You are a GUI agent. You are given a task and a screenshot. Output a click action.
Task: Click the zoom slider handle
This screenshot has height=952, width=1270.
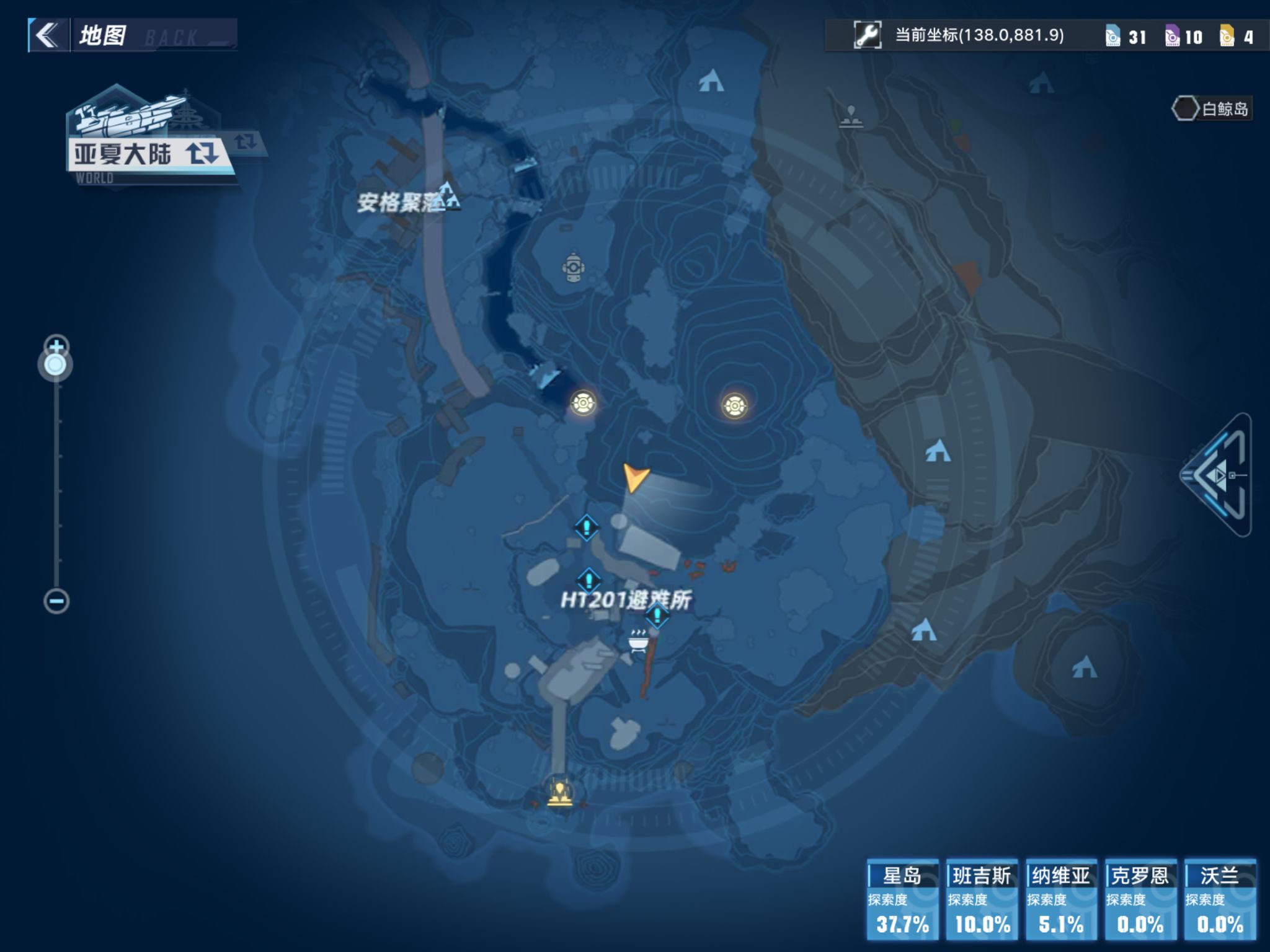pos(56,364)
